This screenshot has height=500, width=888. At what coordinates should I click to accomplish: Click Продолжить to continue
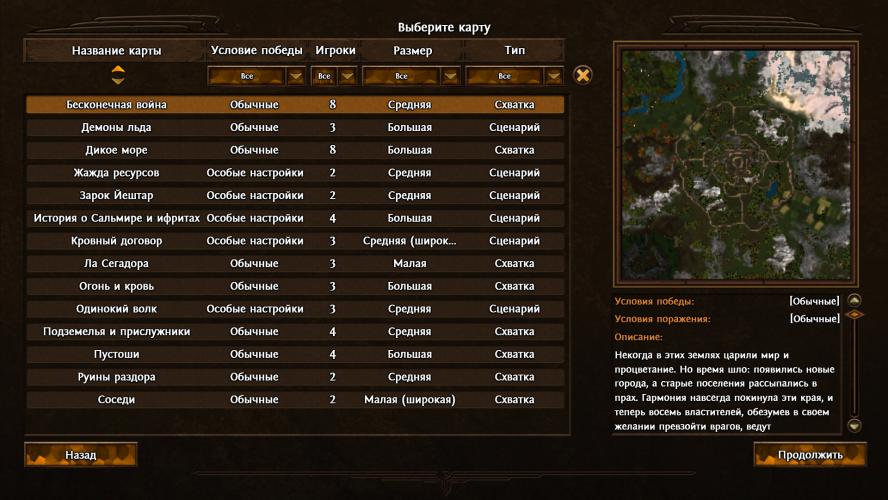(810, 455)
